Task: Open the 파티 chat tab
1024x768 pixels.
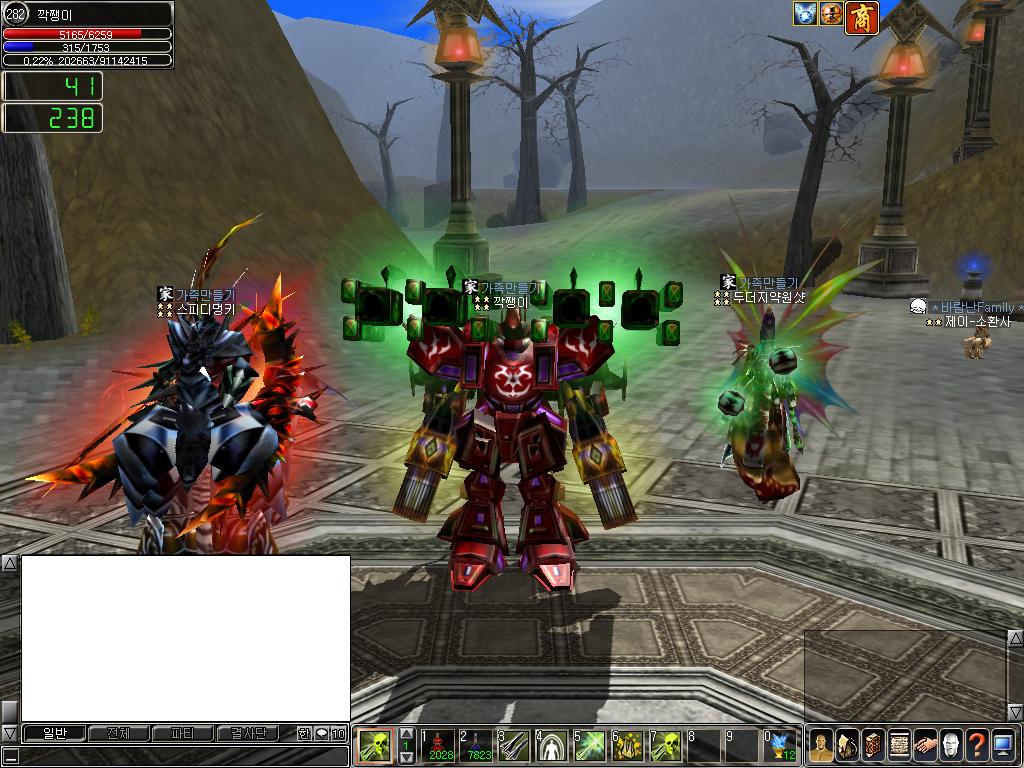Action: pyautogui.click(x=183, y=733)
